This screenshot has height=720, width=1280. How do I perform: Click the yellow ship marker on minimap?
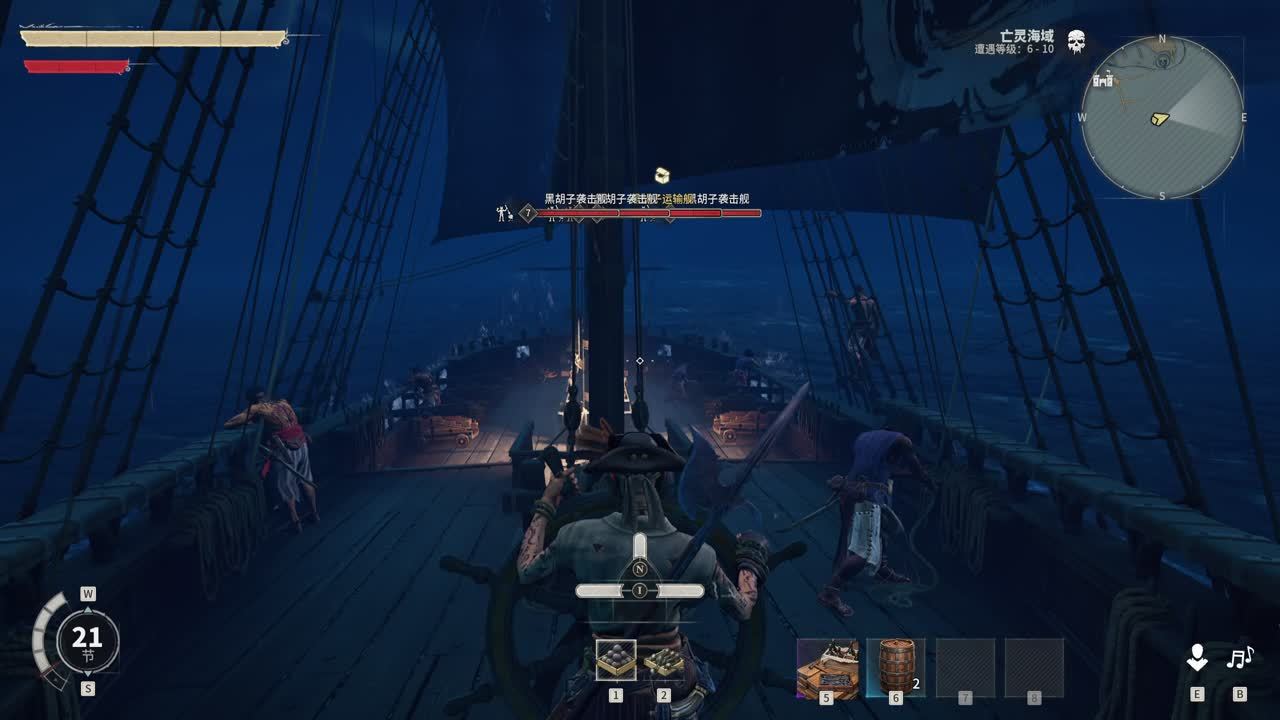[1159, 119]
